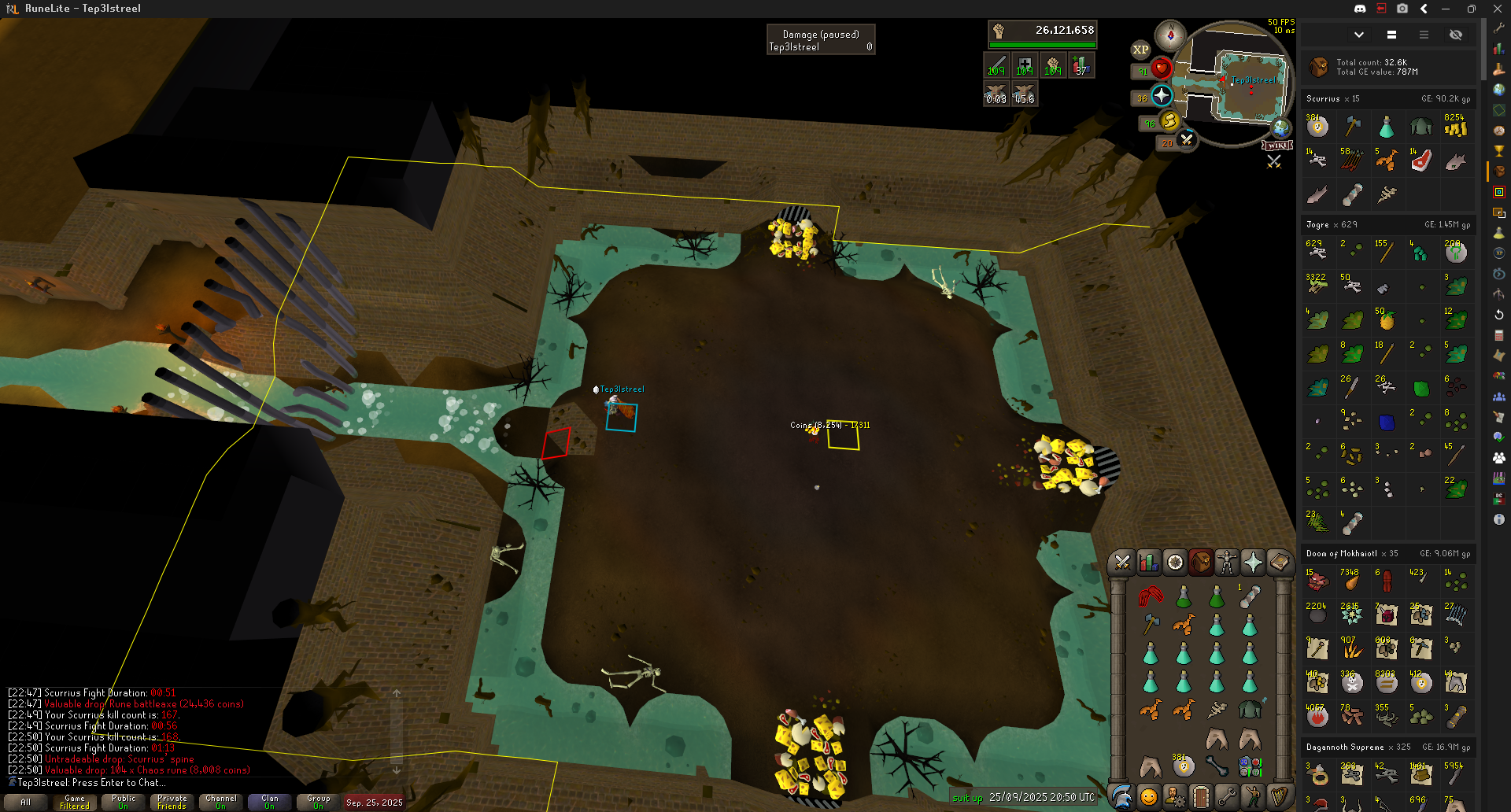Switch to the Clan chat tab
This screenshot has height=812, width=1511.
point(270,802)
